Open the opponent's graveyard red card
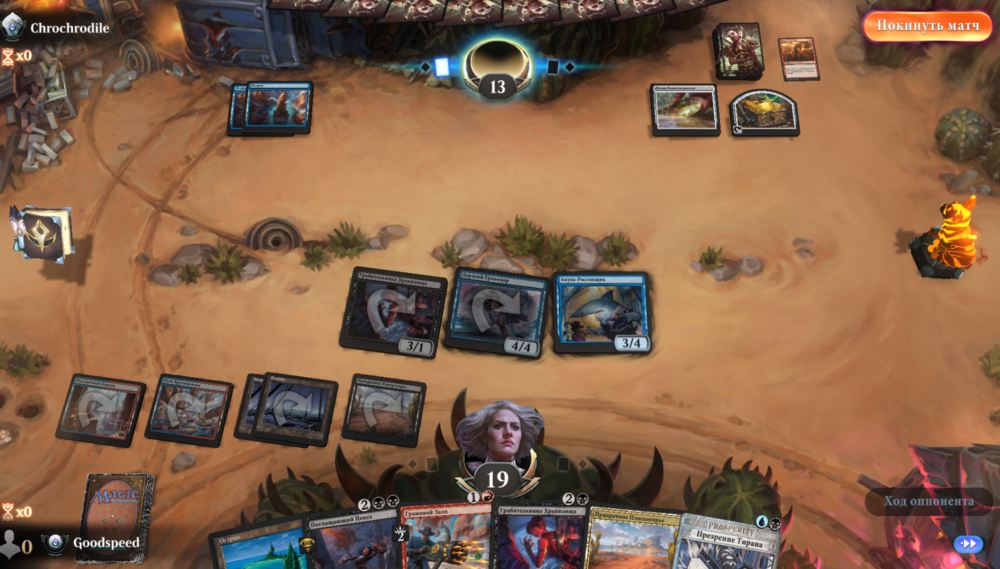Image resolution: width=1000 pixels, height=569 pixels. [x=798, y=58]
